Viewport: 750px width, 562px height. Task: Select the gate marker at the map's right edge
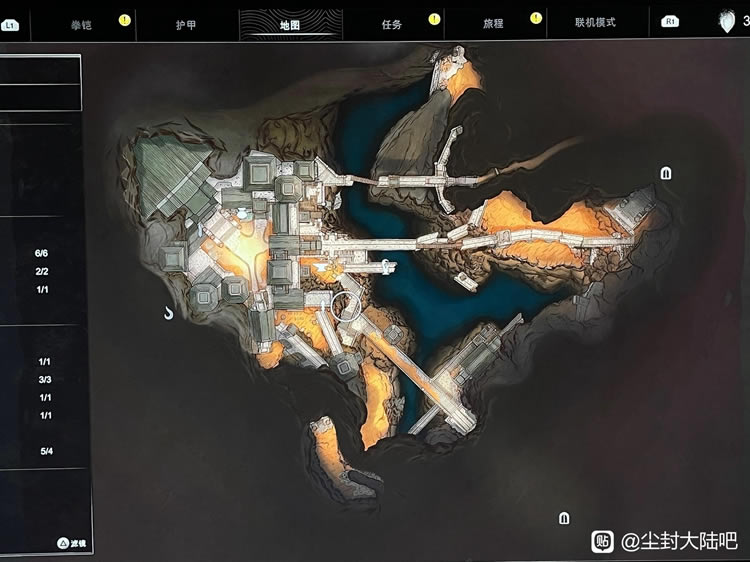[x=666, y=173]
